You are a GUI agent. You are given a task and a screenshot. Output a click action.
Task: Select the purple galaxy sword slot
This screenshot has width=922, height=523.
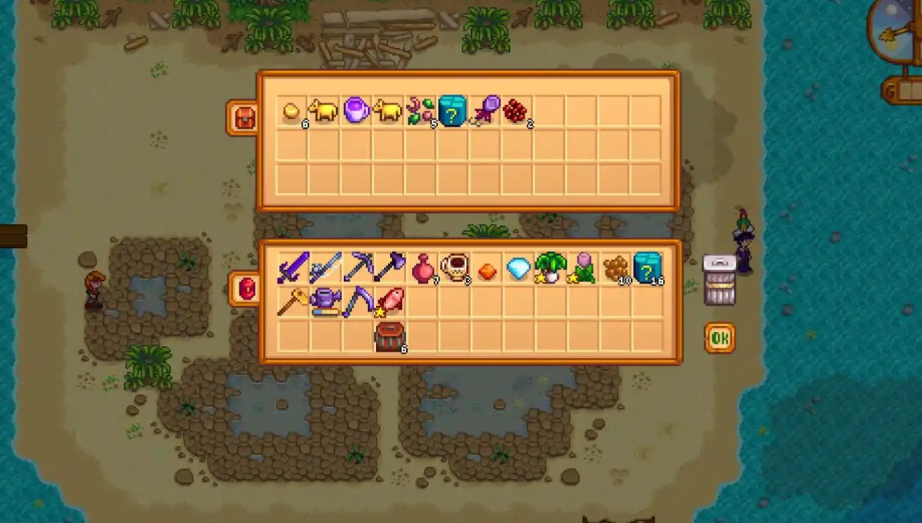pyautogui.click(x=292, y=268)
